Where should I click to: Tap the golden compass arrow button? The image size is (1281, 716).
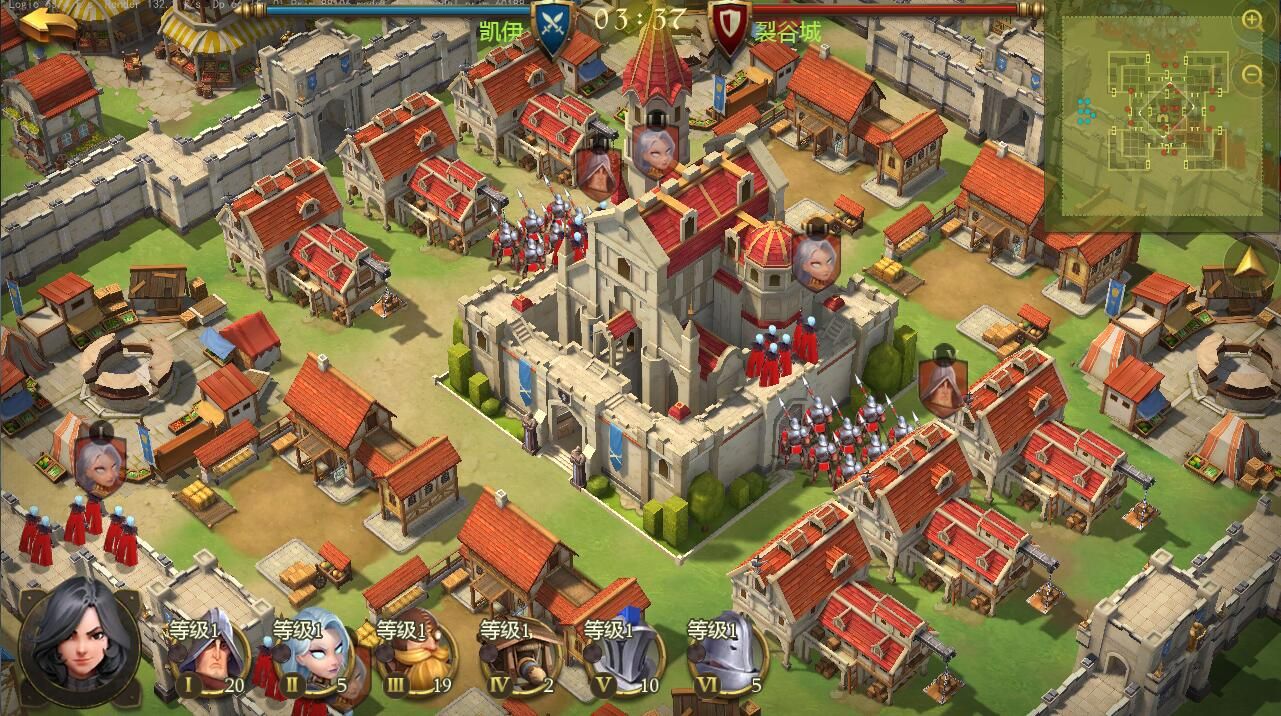click(x=1249, y=264)
